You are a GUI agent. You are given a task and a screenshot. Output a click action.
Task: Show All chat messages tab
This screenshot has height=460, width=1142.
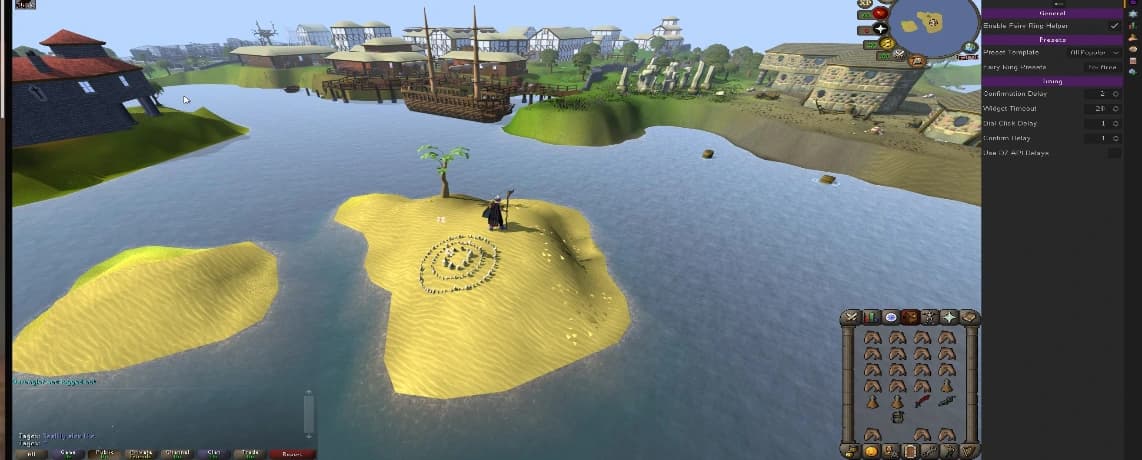click(31, 453)
